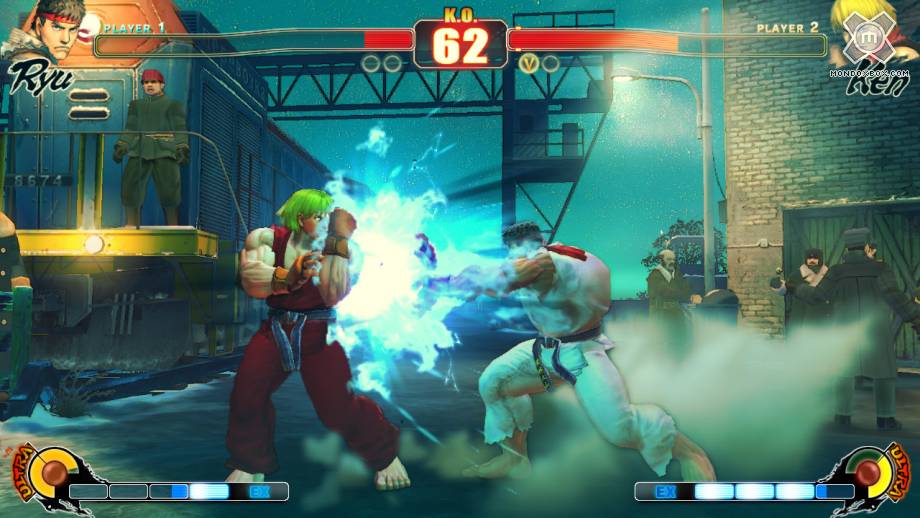Select Player 2's Ultra revenge gauge emblem
This screenshot has width=920, height=518.
868,473
